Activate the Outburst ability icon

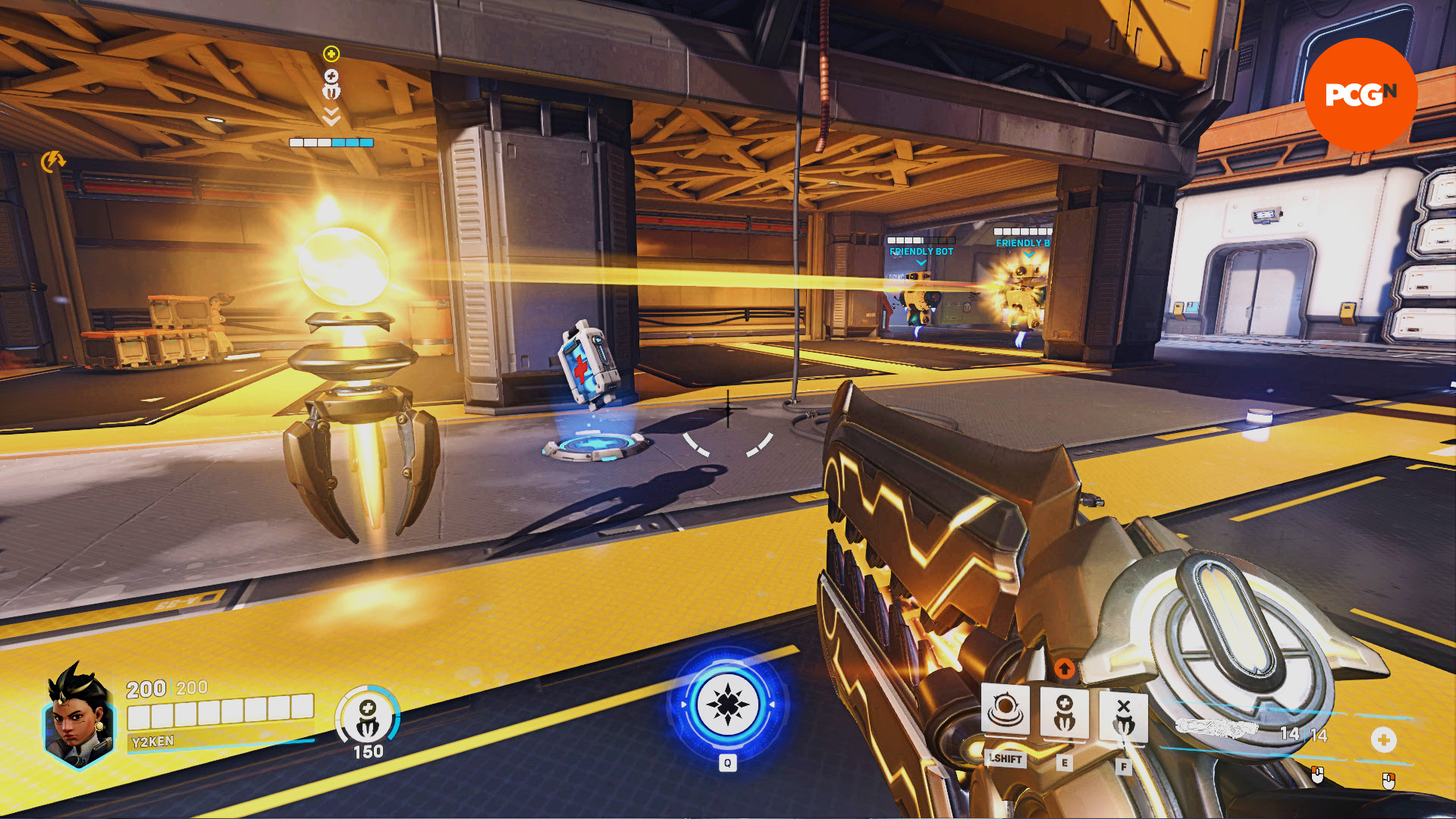pos(1005,710)
